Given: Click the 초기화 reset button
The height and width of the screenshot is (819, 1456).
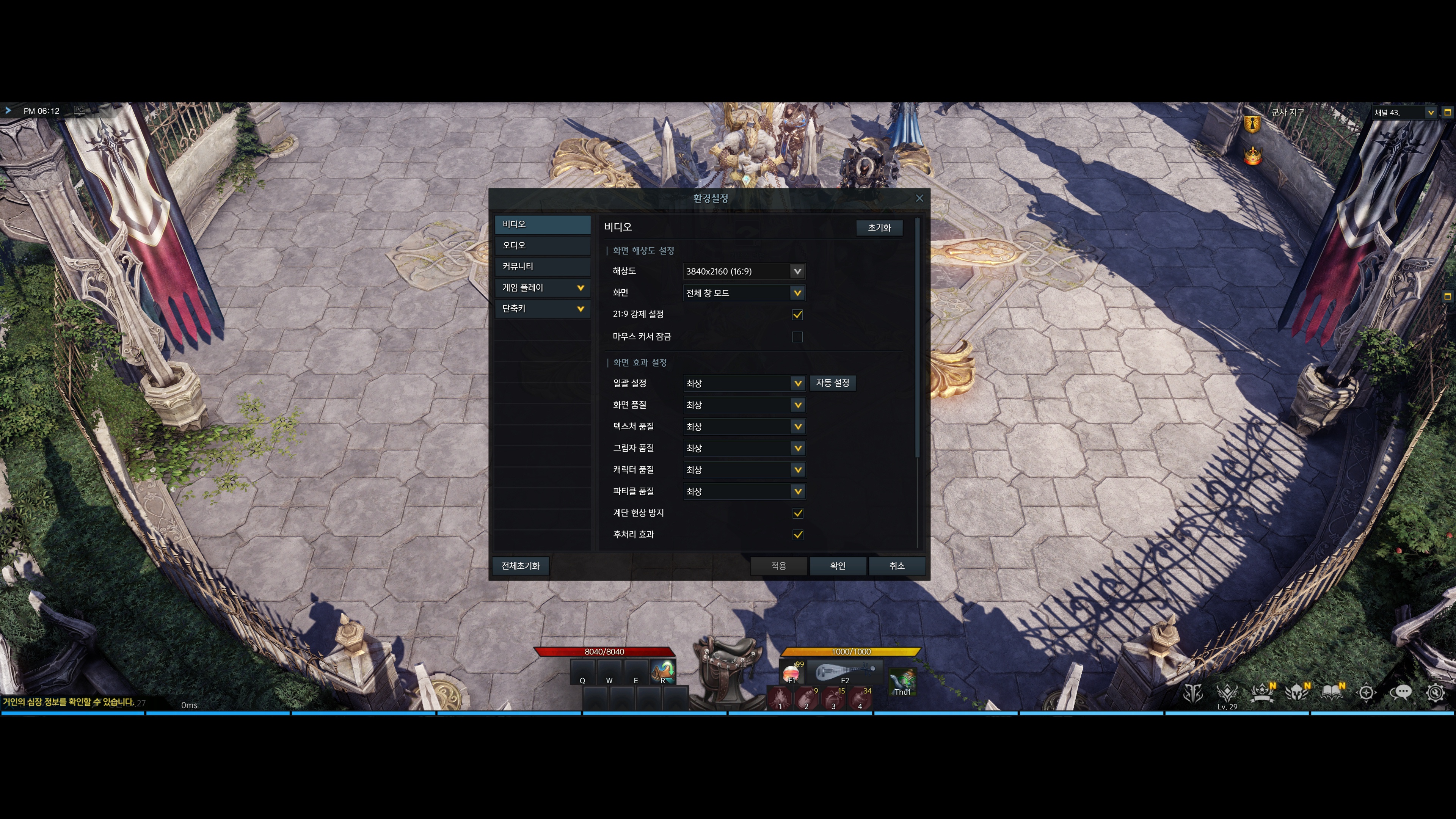Looking at the screenshot, I should pyautogui.click(x=879, y=227).
